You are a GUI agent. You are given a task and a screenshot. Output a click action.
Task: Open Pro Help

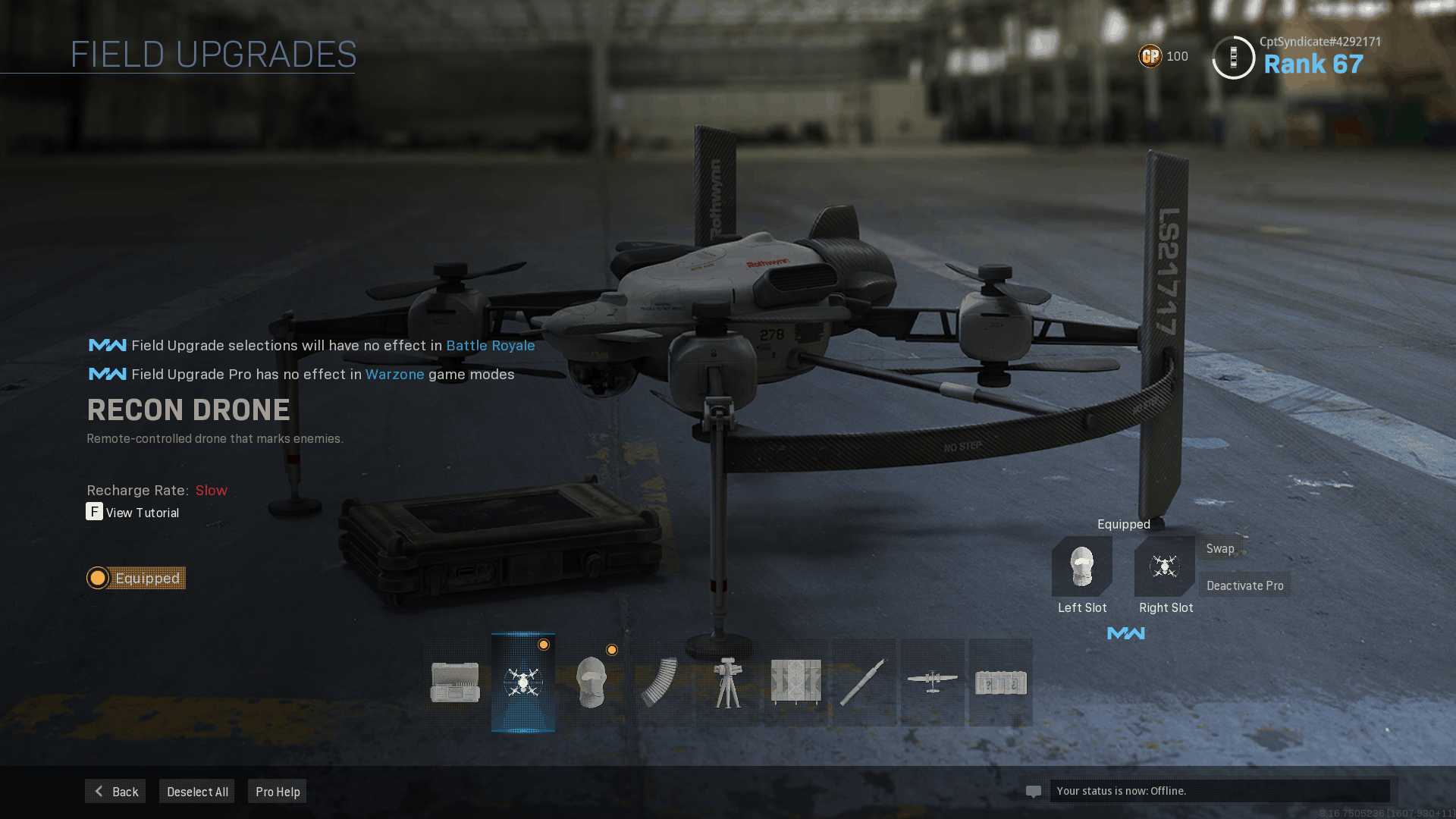point(278,791)
